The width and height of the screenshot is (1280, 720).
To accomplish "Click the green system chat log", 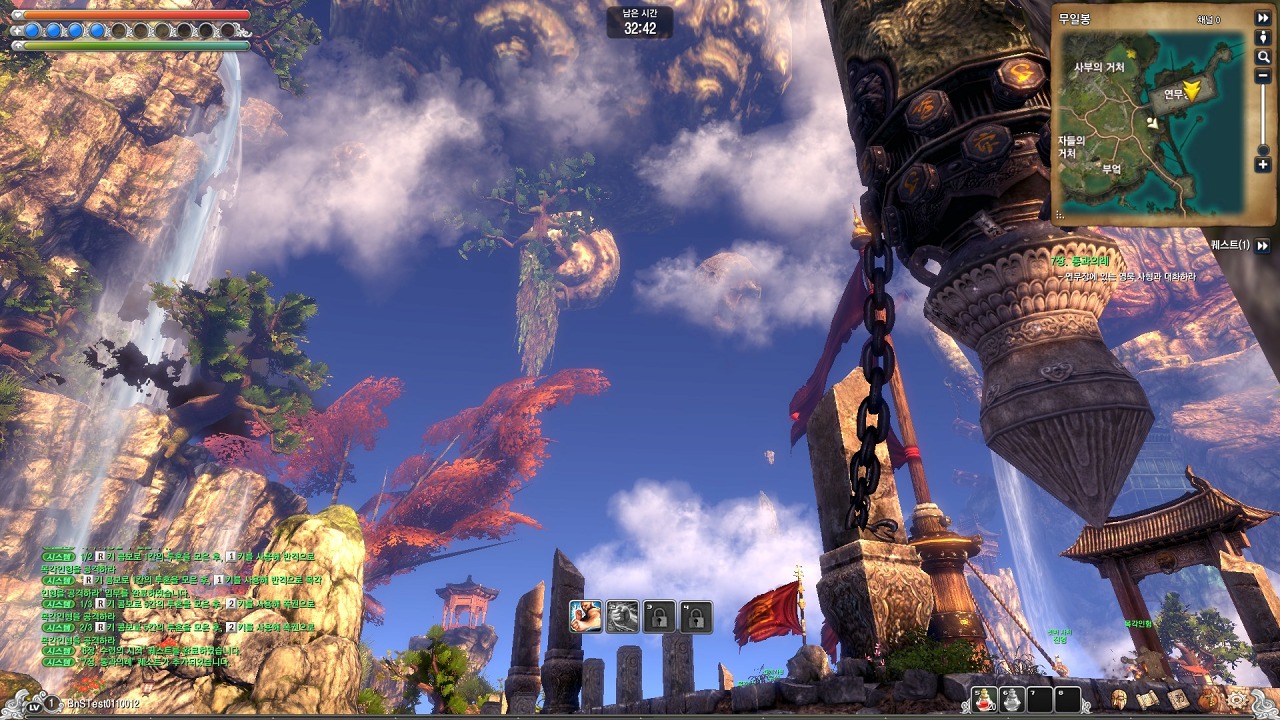I will [180, 603].
